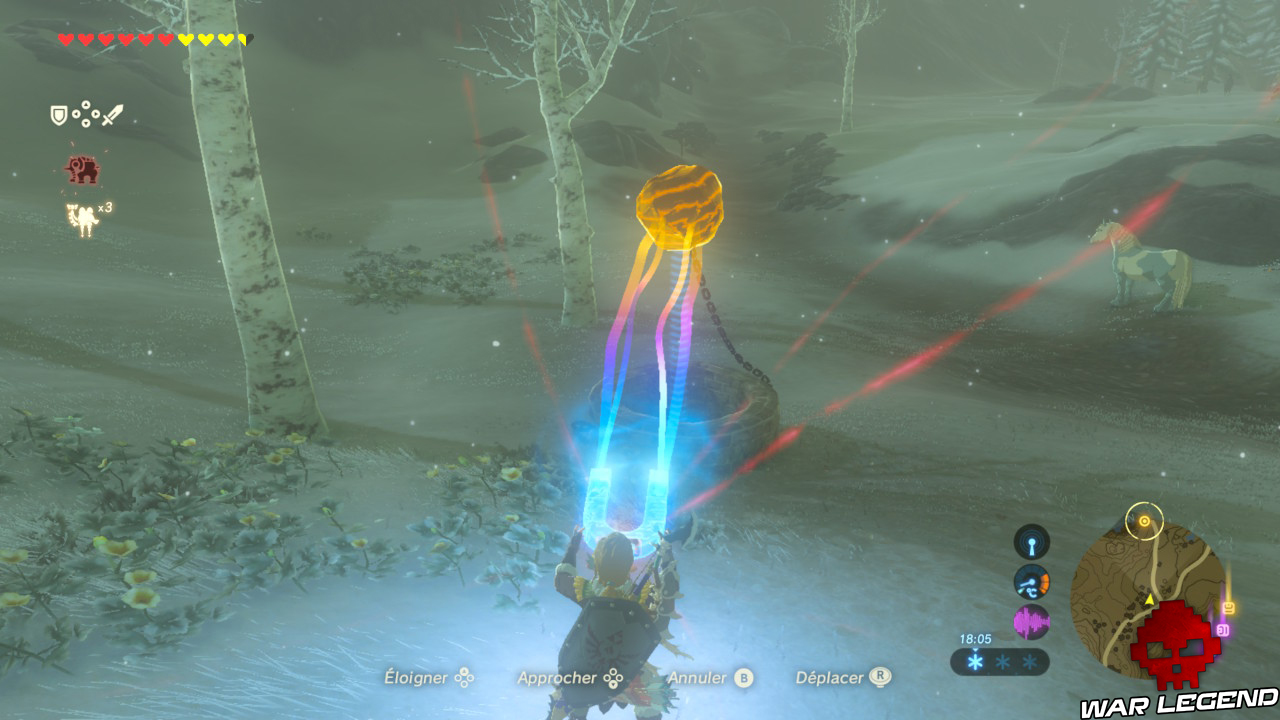Select the shield icon in the equipment HUD
The height and width of the screenshot is (720, 1280).
click(59, 114)
